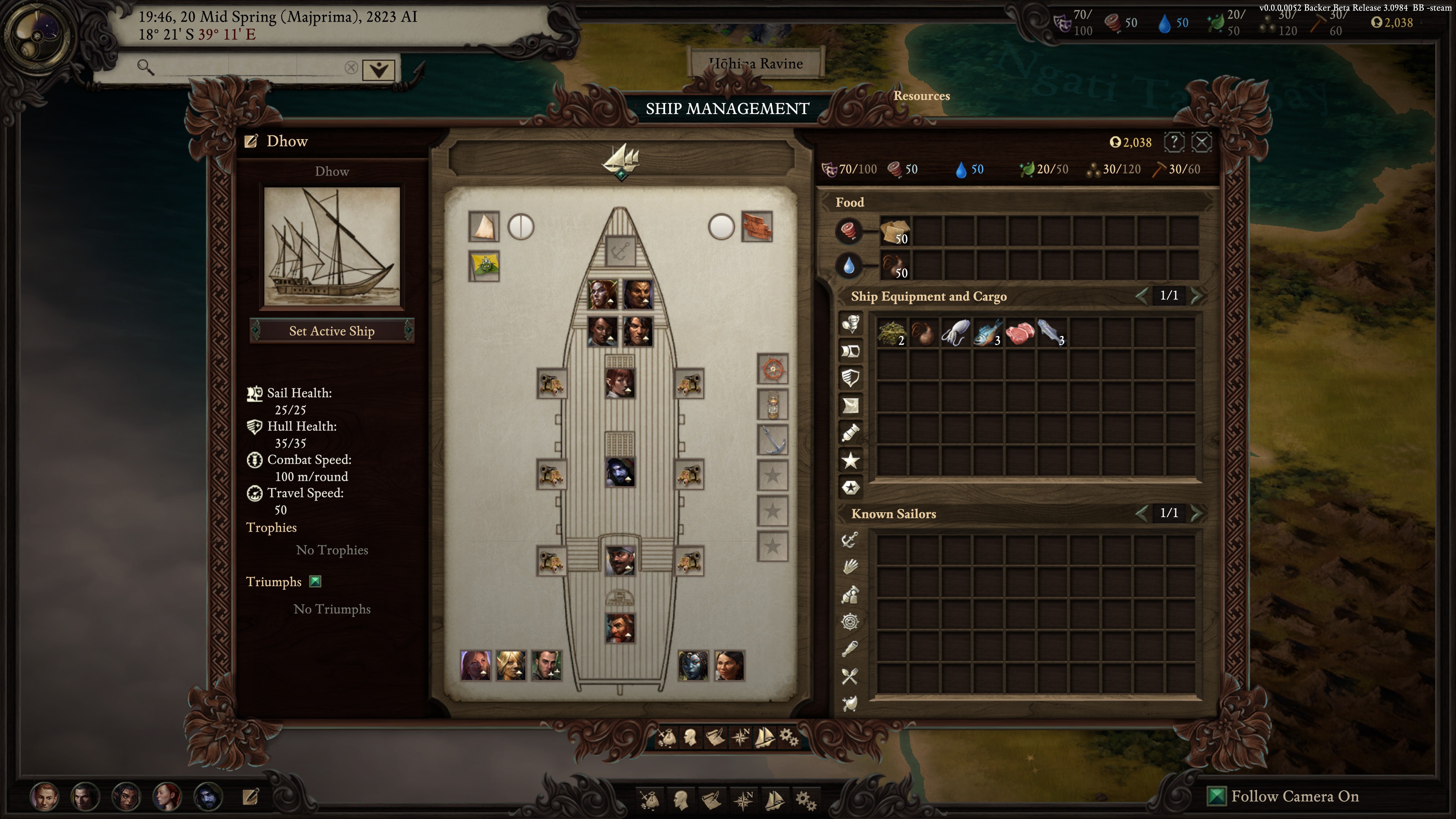Select the water supply stack
Viewport: 1456px width, 819px height.
click(x=895, y=265)
